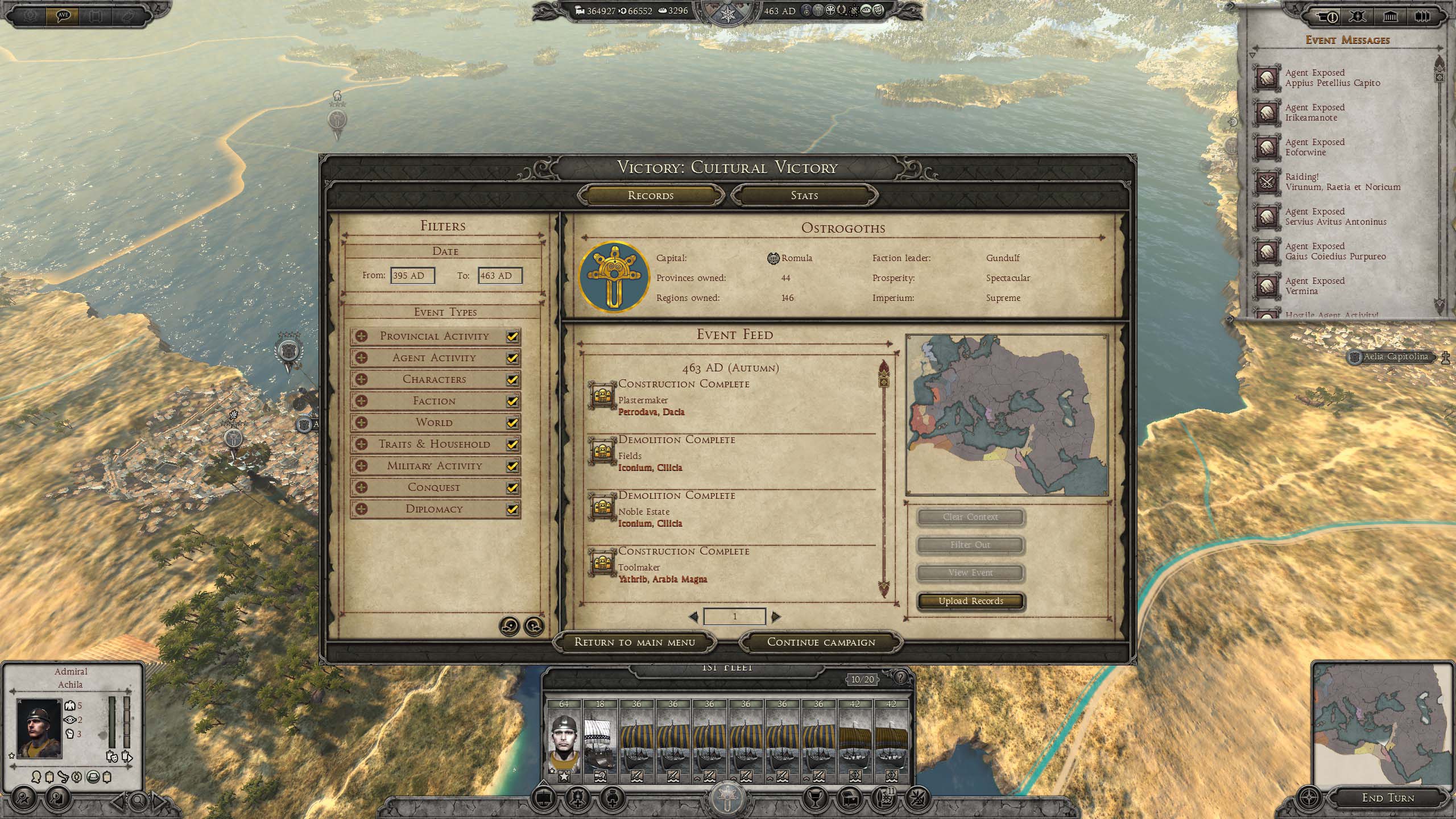Open the Raiding Virunum event message
This screenshot has height=819, width=1456.
pyautogui.click(x=1342, y=182)
